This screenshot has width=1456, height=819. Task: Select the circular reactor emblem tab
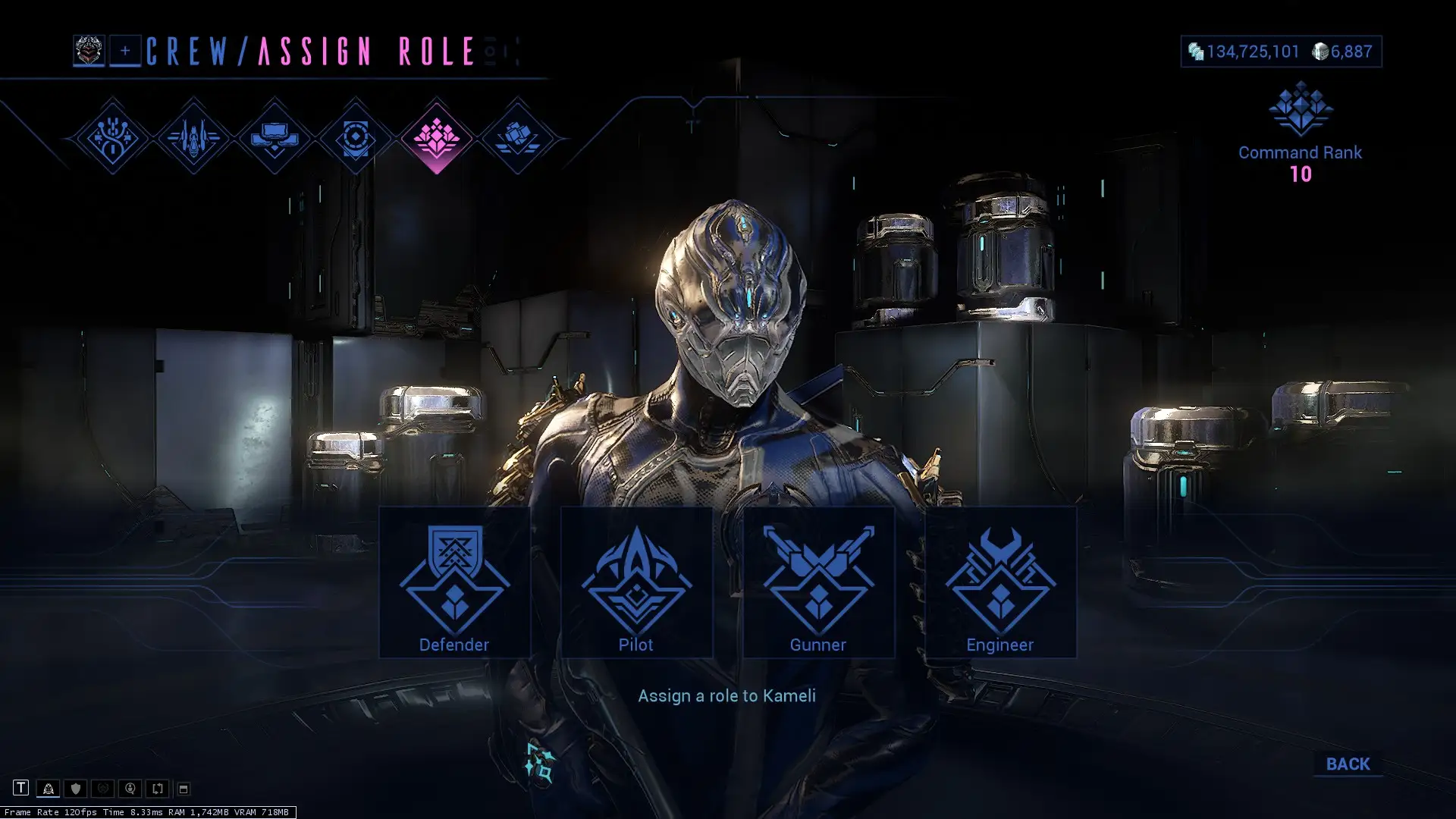pyautogui.click(x=355, y=137)
